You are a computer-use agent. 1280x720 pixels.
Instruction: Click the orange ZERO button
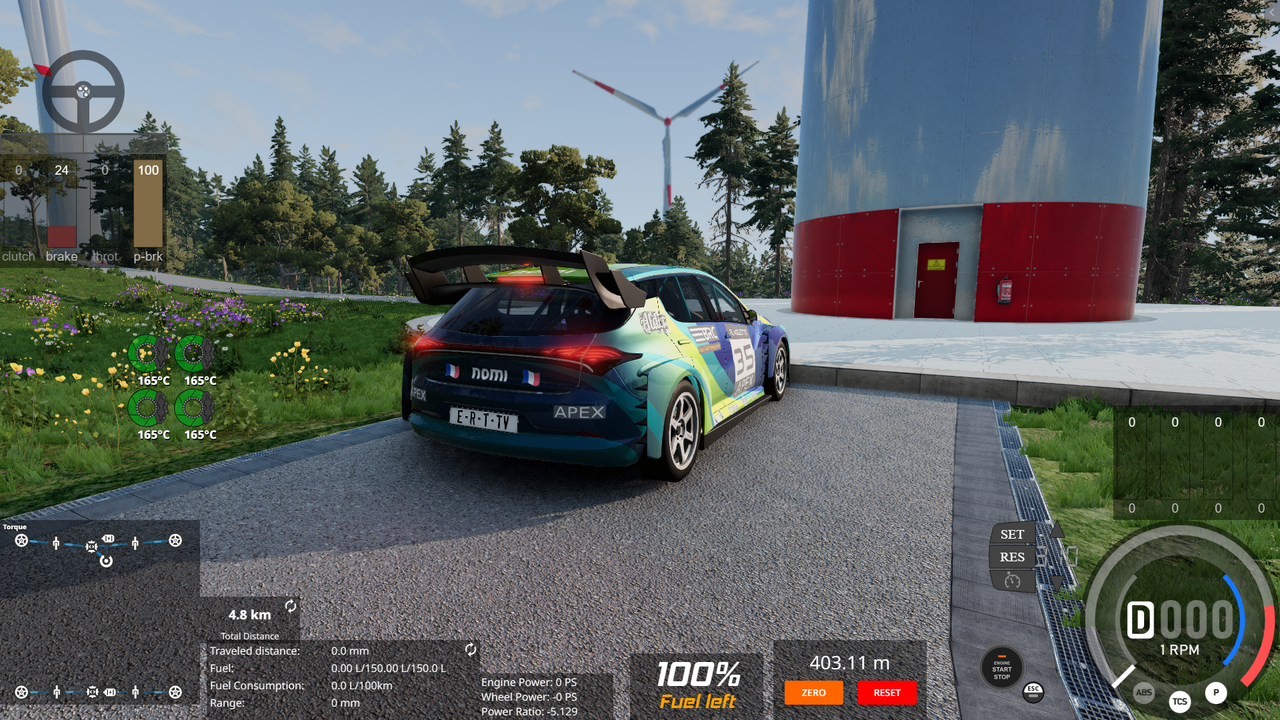pos(813,692)
